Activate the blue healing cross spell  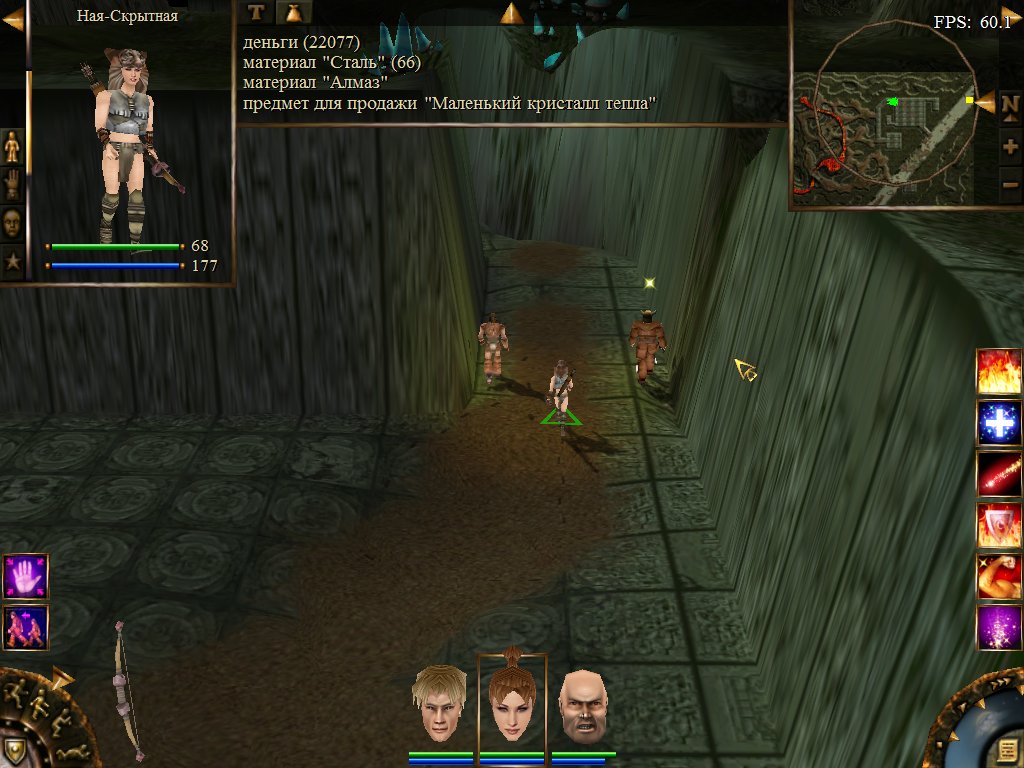tap(998, 424)
